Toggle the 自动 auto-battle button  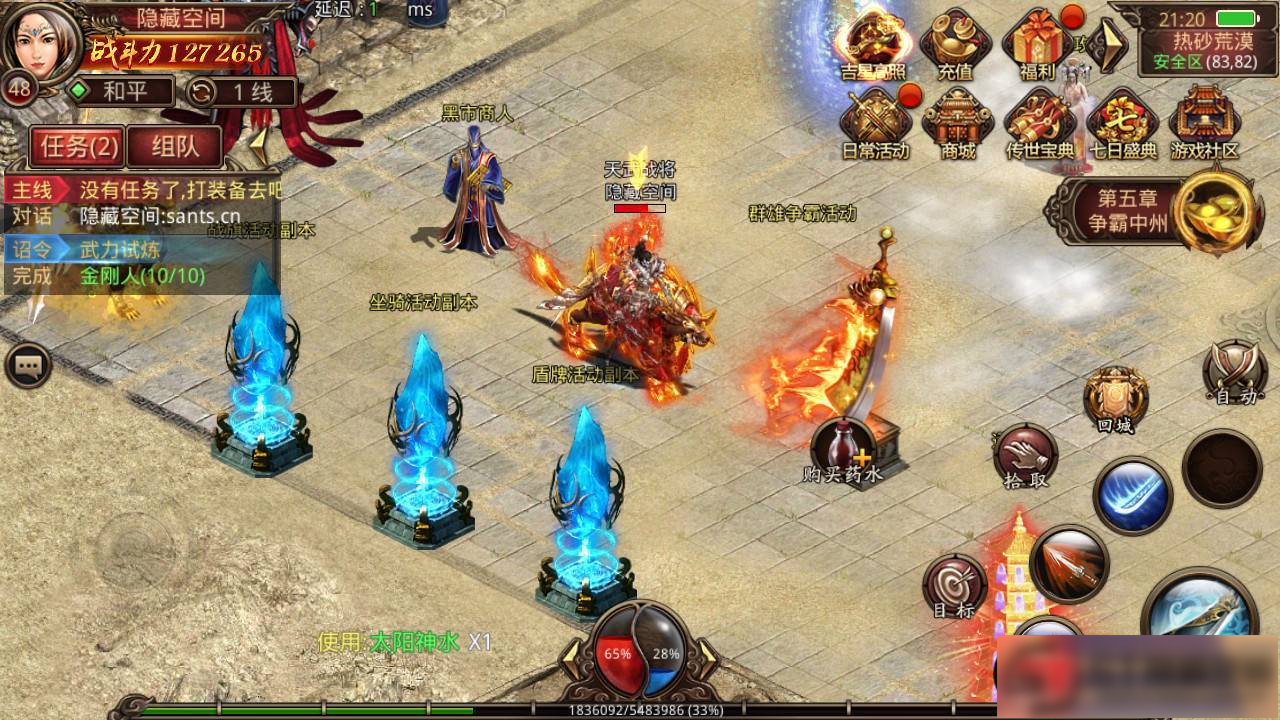click(1234, 374)
